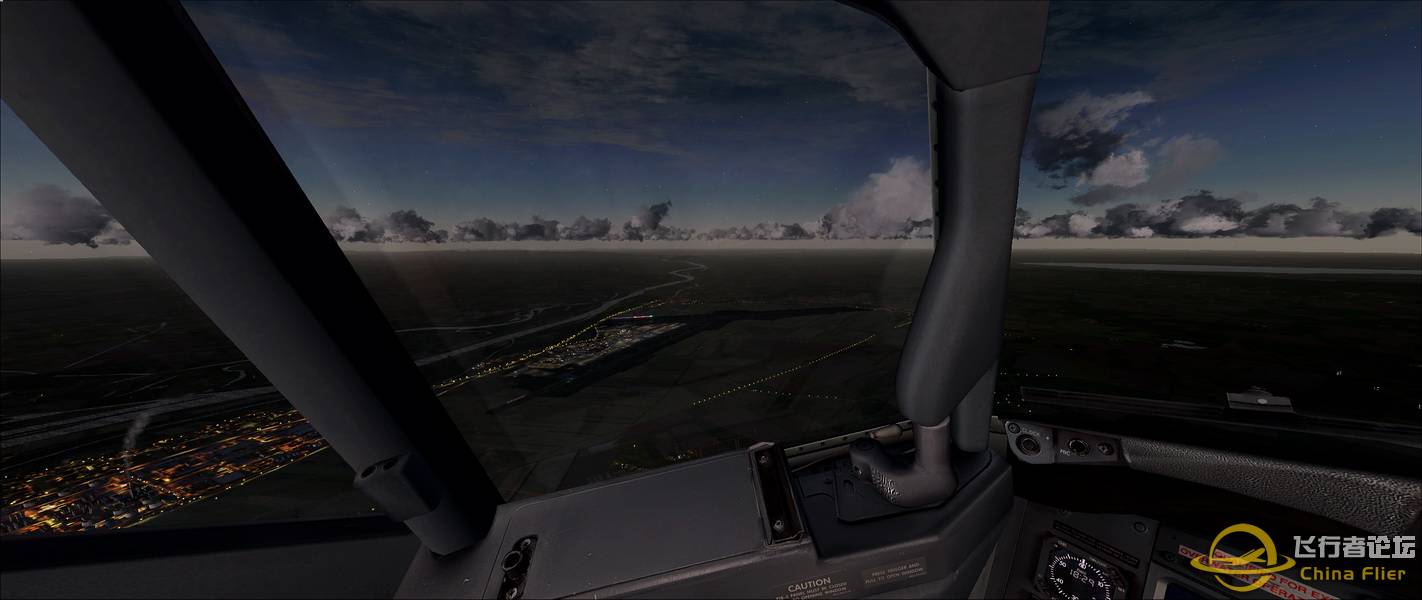1422x600 pixels.
Task: Click the chronometer clock gauge
Action: pos(1081,575)
